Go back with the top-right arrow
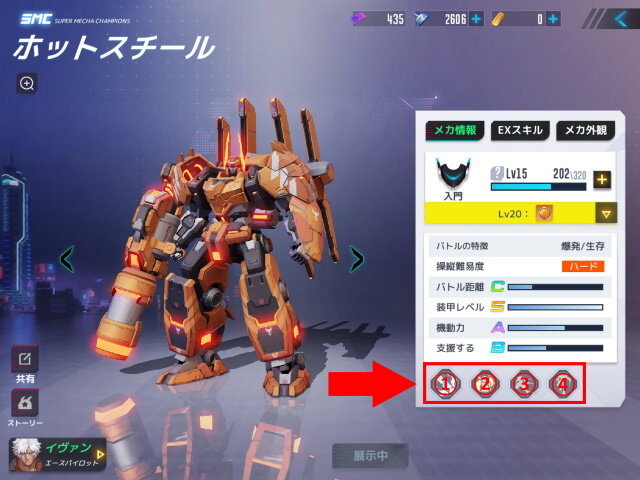The image size is (640, 480). point(618,18)
